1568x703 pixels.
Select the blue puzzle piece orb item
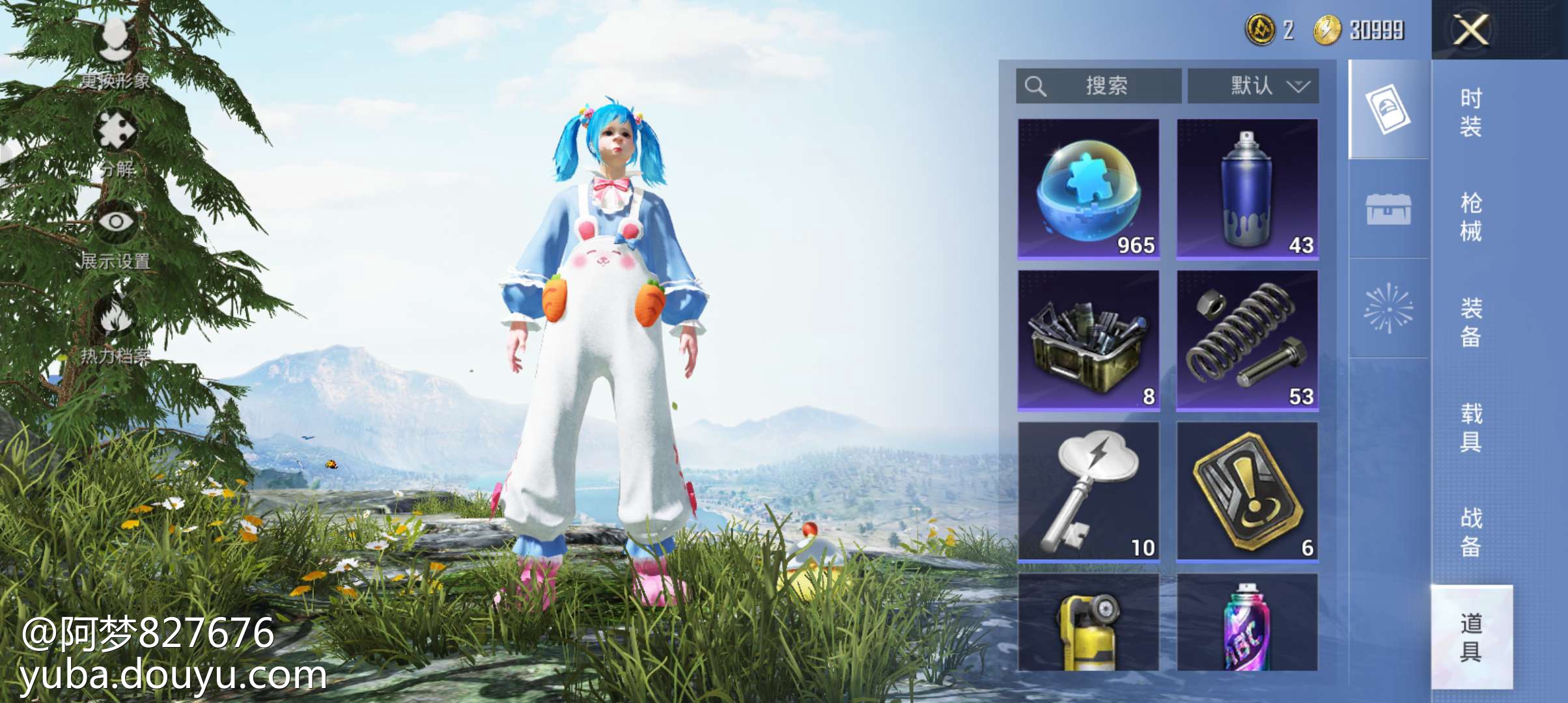point(1088,189)
